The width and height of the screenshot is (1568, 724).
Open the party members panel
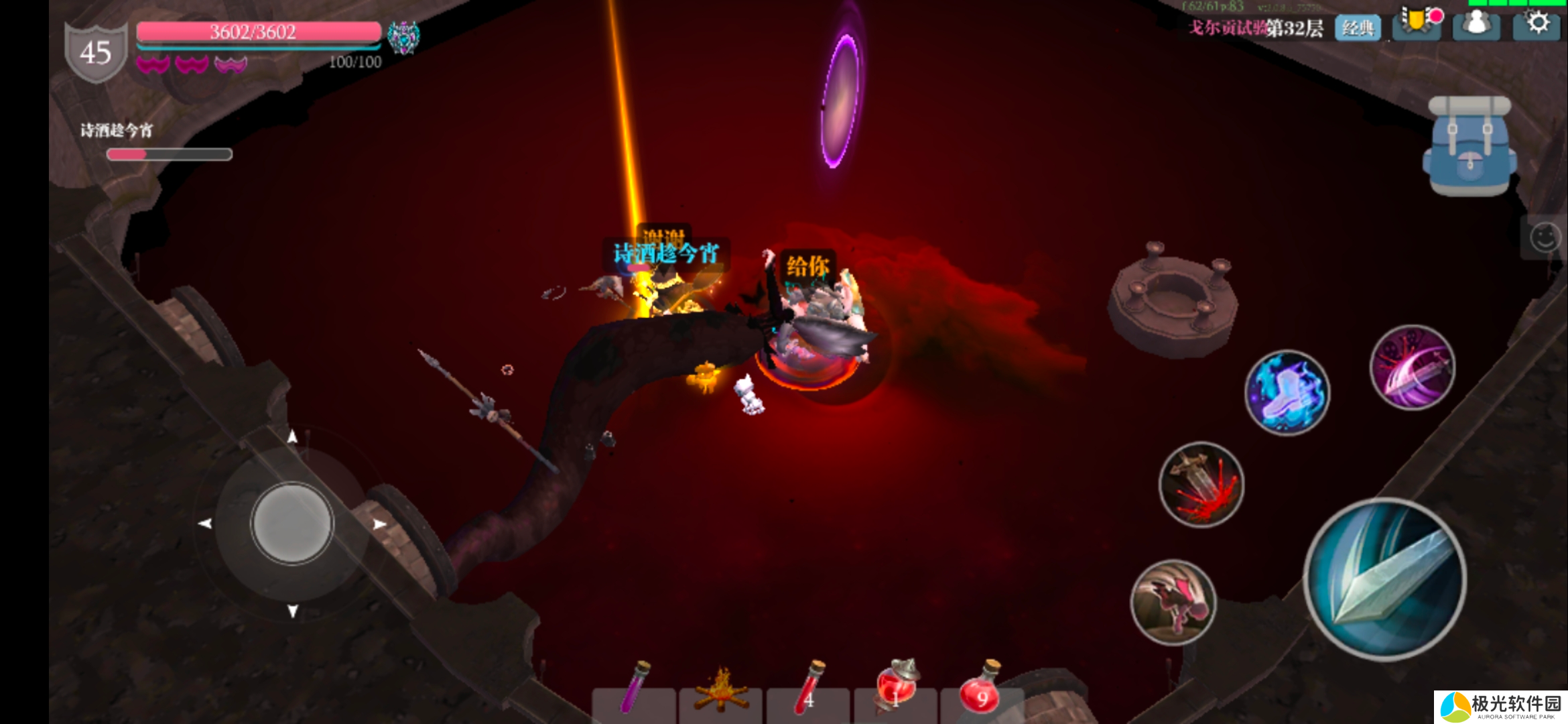[1476, 25]
